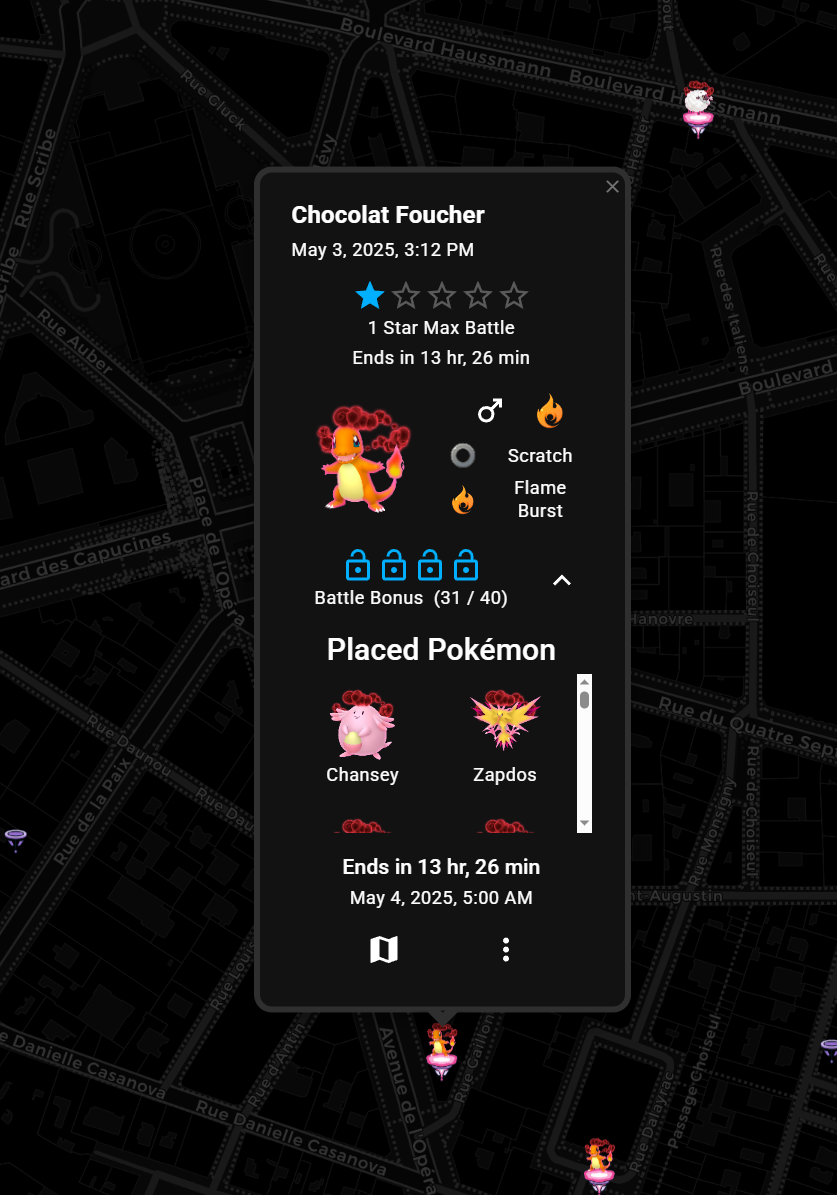Viewport: 837px width, 1195px height.
Task: Open the folded map icon button
Action: pyautogui.click(x=384, y=950)
